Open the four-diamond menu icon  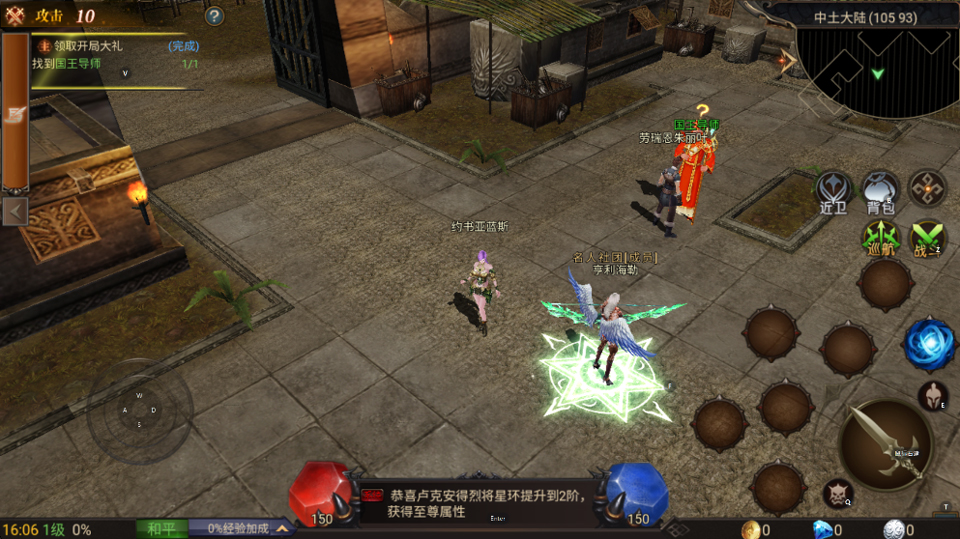pyautogui.click(x=927, y=188)
